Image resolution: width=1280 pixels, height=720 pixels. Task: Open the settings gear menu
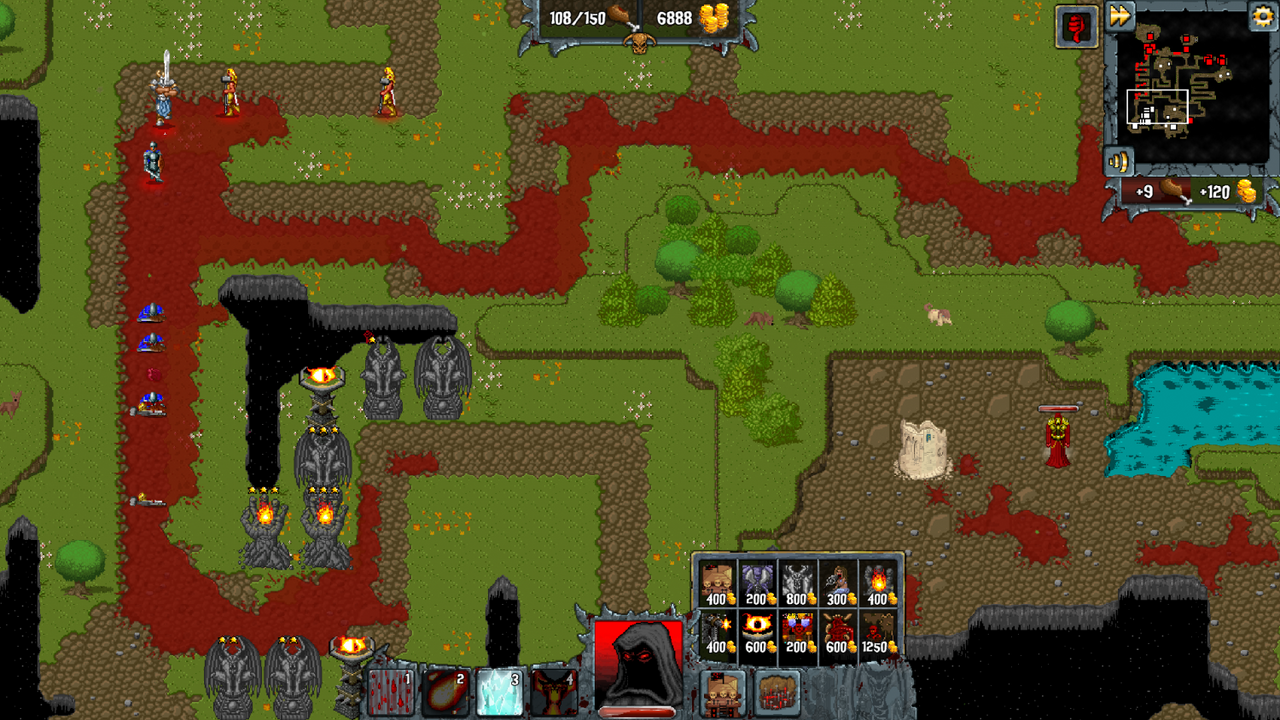click(1262, 16)
